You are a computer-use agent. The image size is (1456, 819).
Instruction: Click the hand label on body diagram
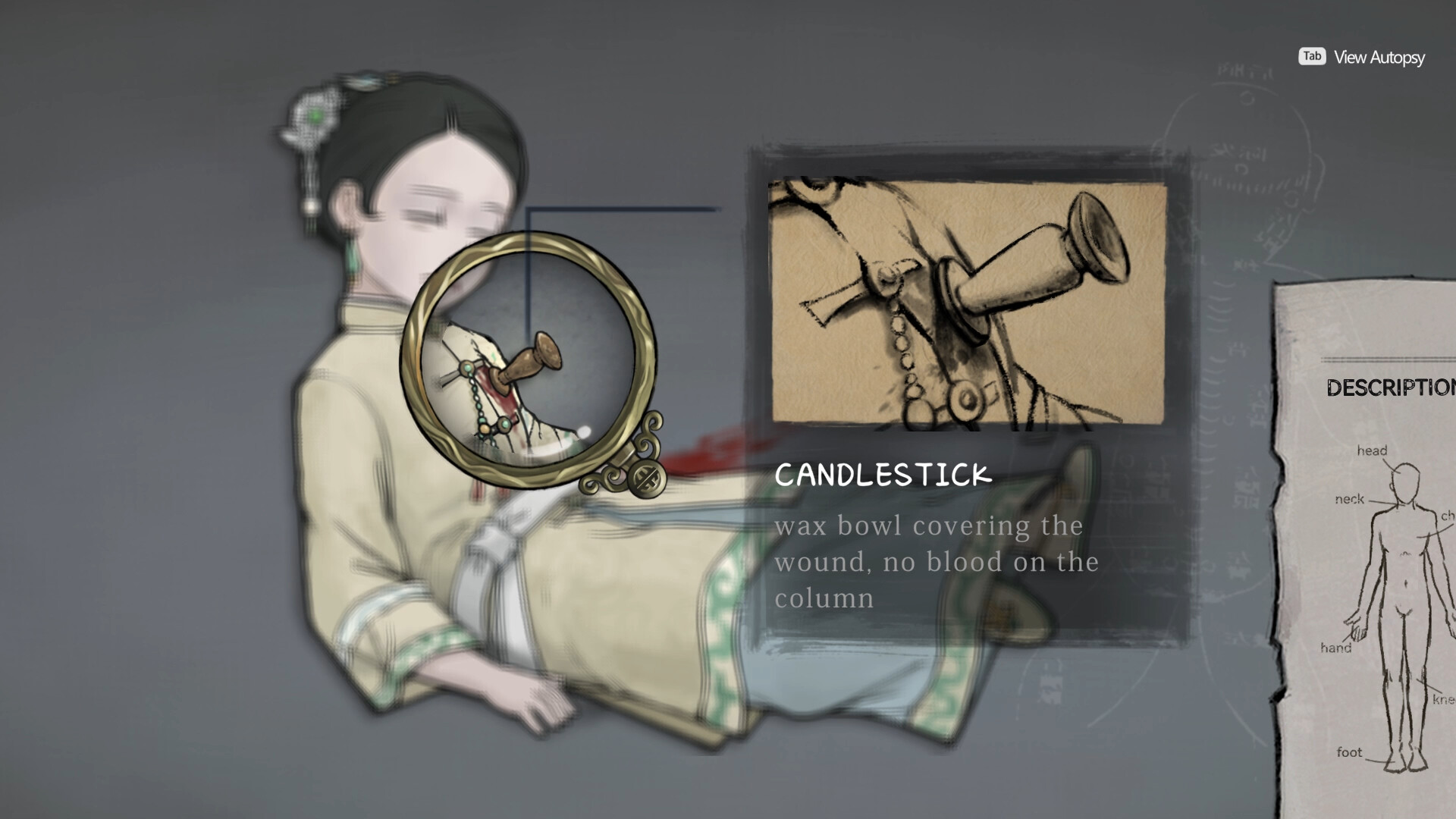[x=1336, y=648]
